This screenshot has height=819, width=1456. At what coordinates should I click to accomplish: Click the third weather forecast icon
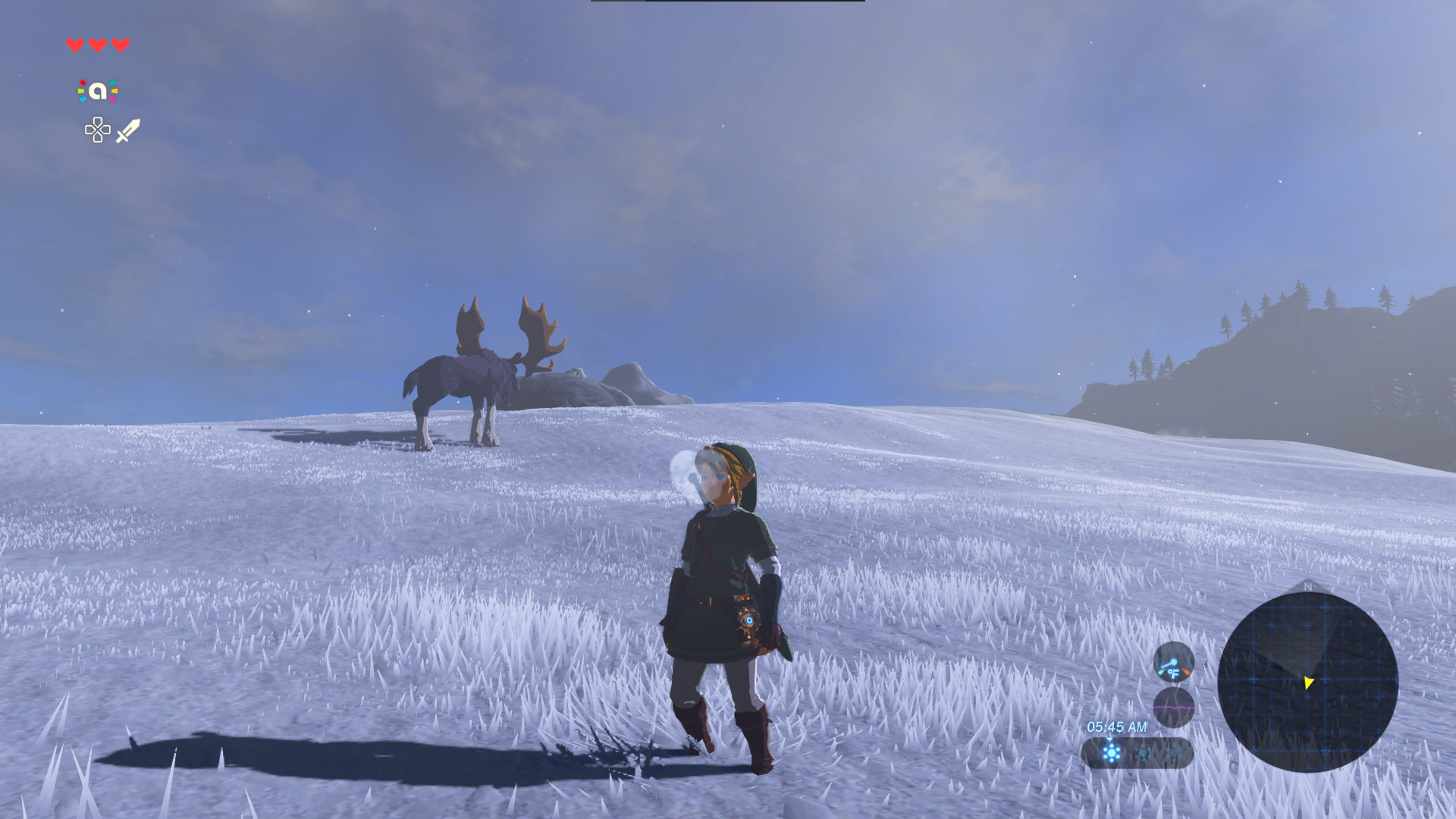click(1173, 754)
